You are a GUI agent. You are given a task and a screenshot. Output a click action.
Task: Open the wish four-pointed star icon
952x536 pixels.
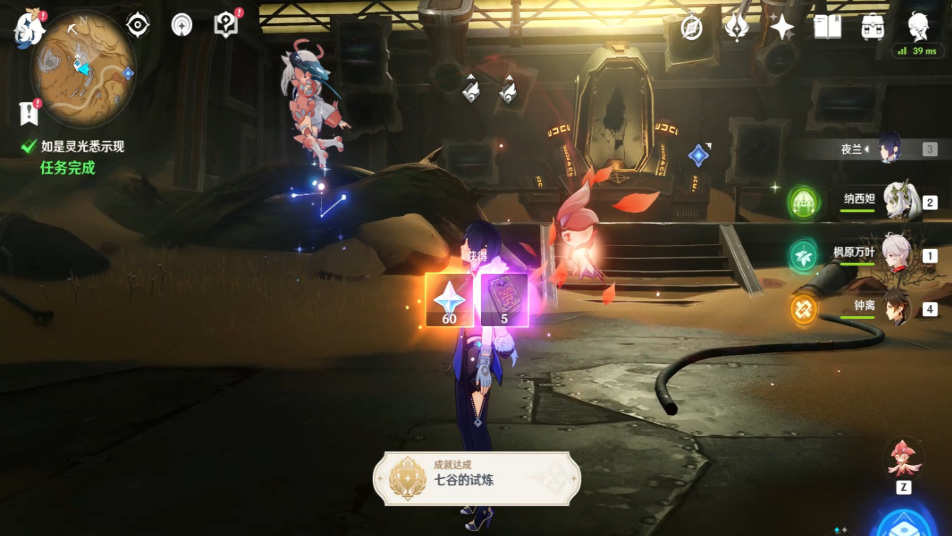pyautogui.click(x=782, y=27)
